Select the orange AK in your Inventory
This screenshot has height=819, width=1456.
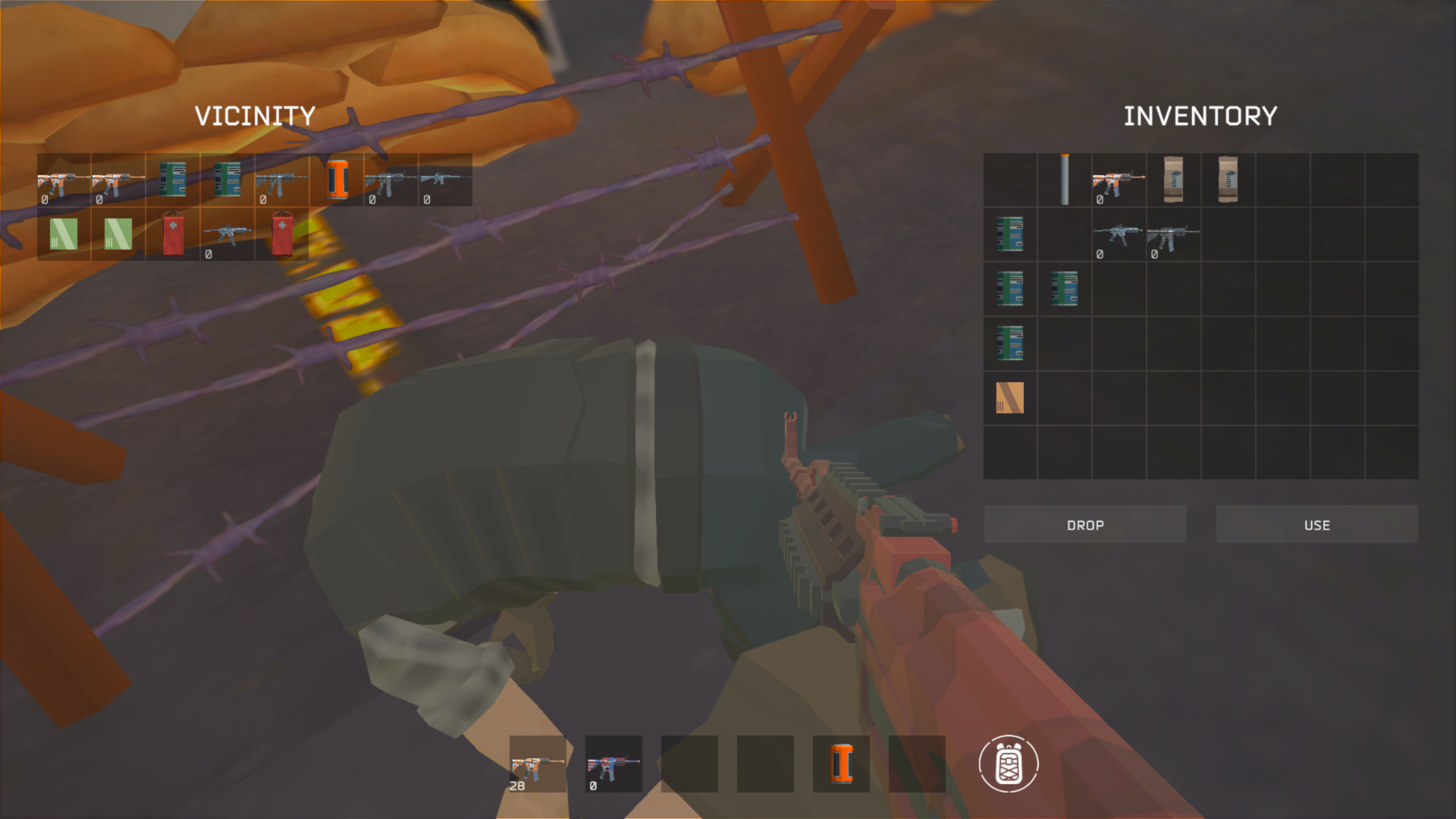point(1119,180)
